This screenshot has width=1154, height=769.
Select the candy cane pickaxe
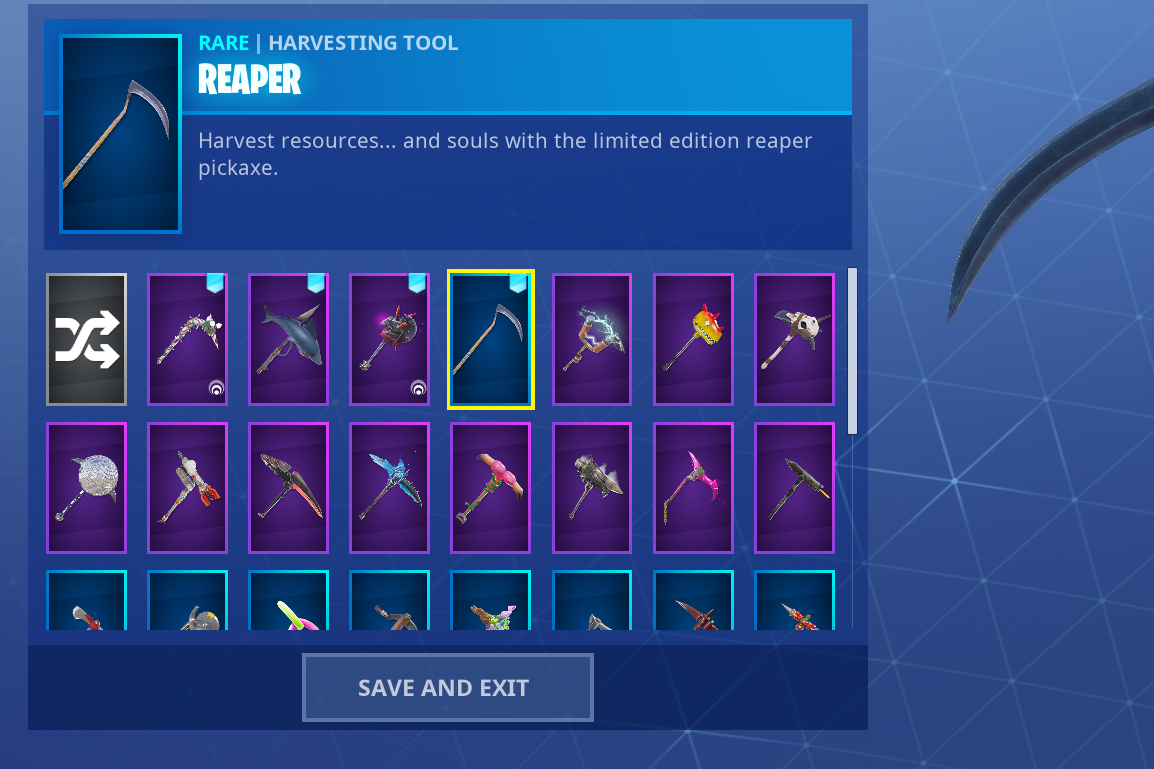point(187,339)
